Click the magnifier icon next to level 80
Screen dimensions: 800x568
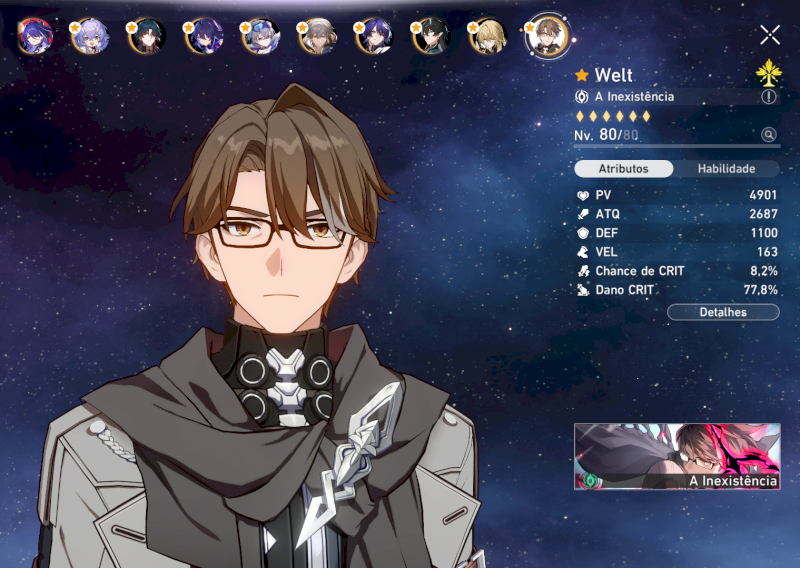click(x=768, y=135)
